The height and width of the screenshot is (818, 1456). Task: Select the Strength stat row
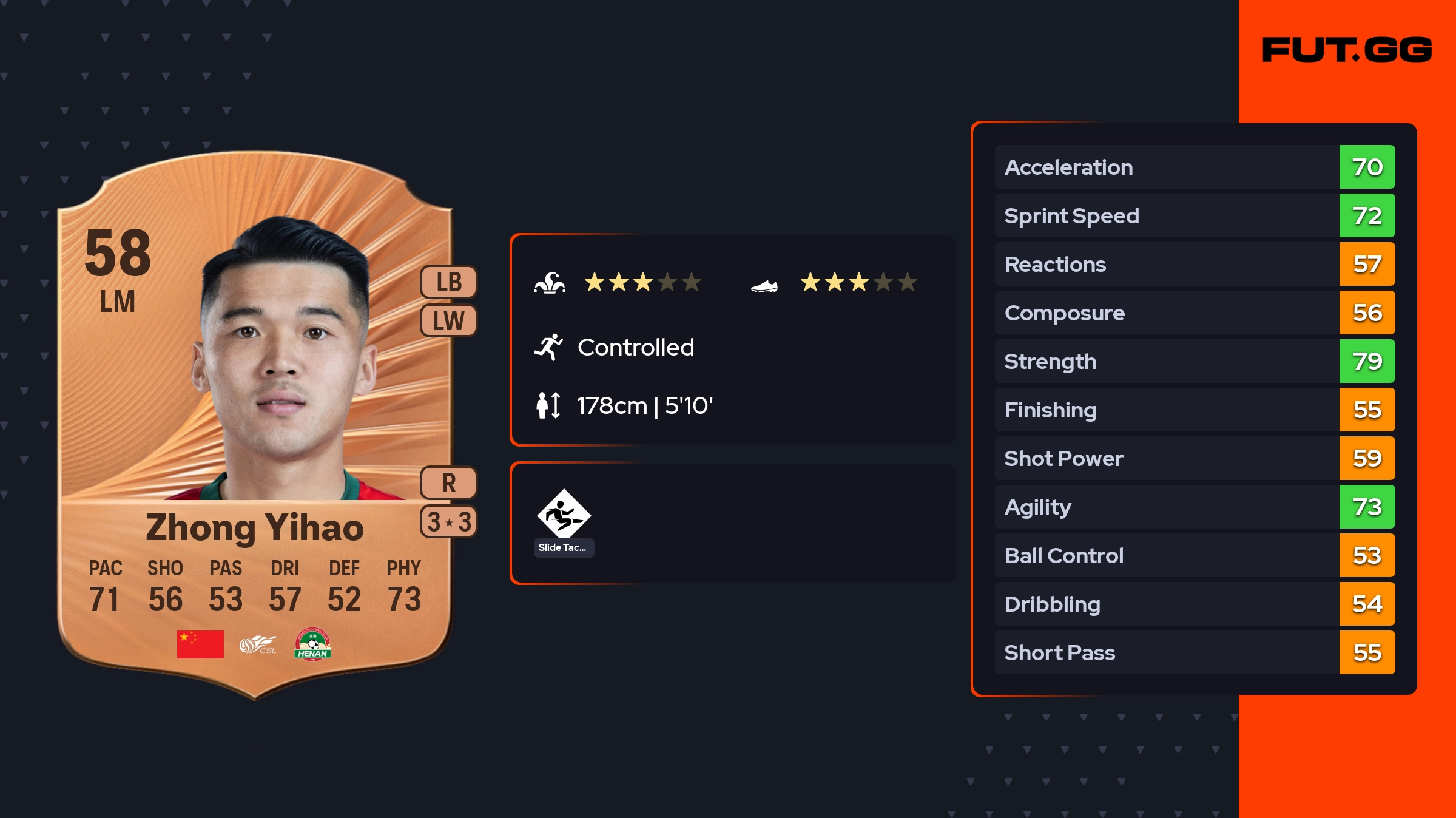[x=1194, y=361]
